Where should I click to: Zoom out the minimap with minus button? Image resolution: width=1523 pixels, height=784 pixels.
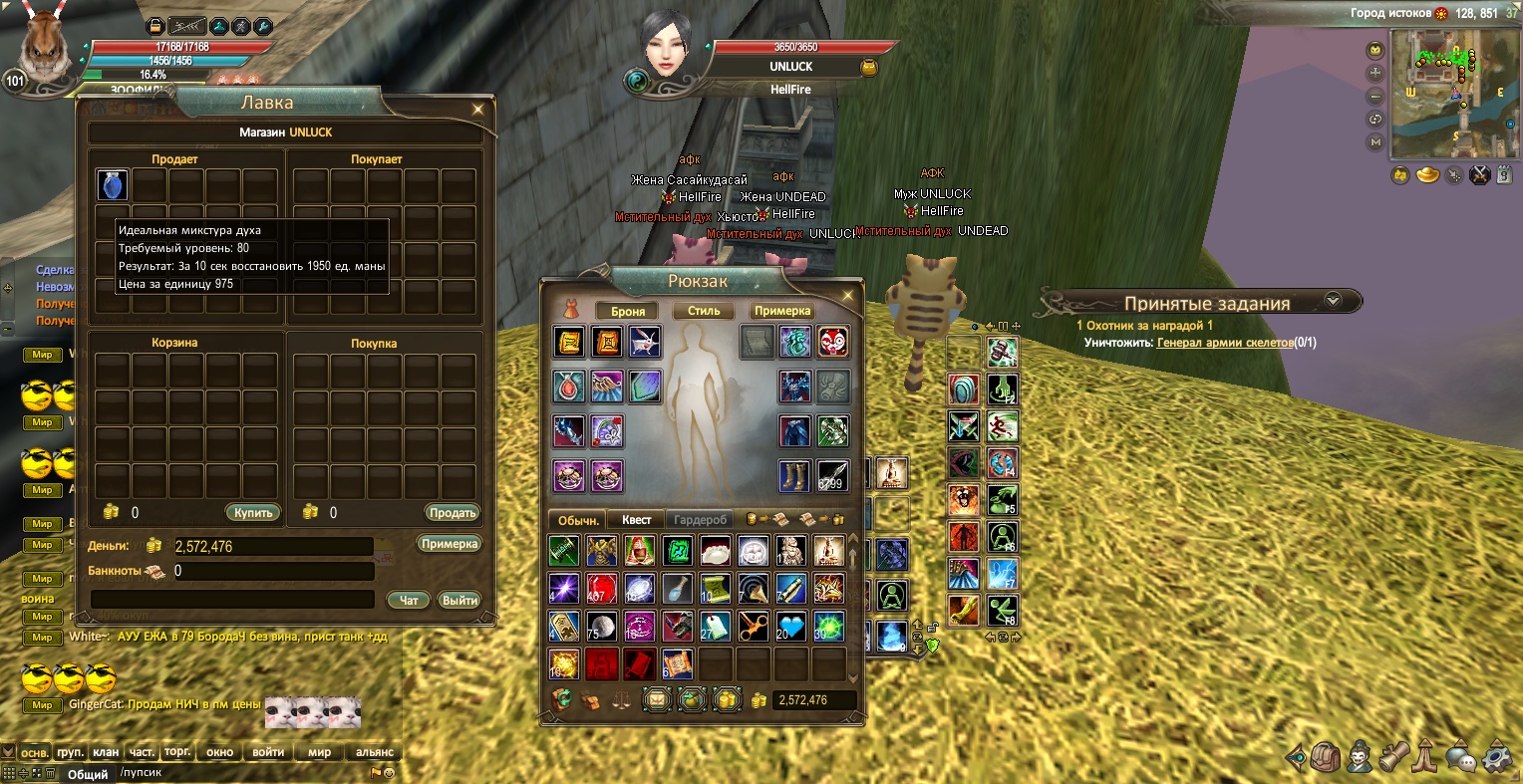coord(1376,97)
